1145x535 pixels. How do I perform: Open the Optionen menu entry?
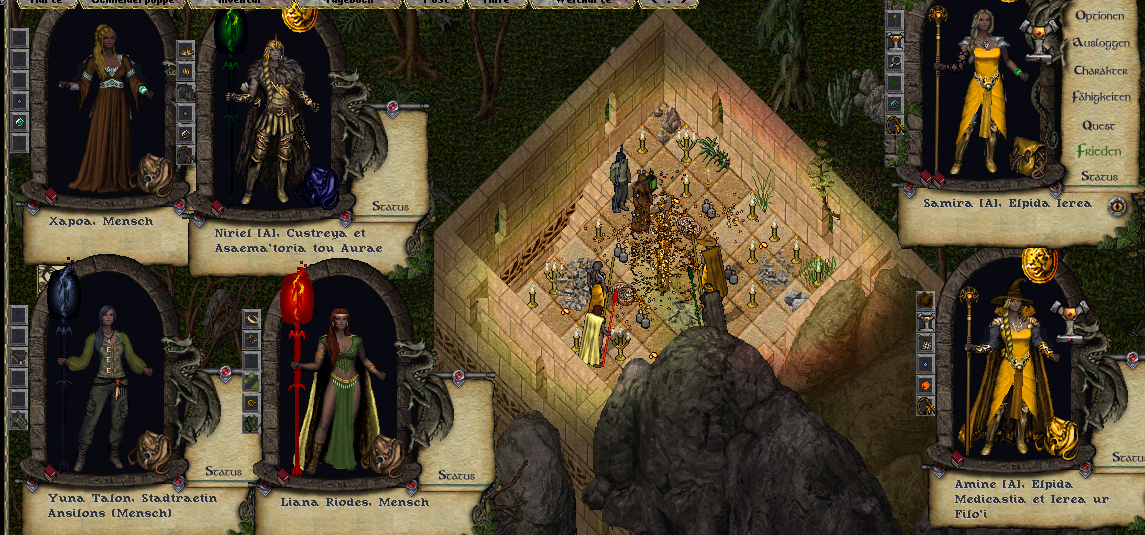click(1100, 16)
